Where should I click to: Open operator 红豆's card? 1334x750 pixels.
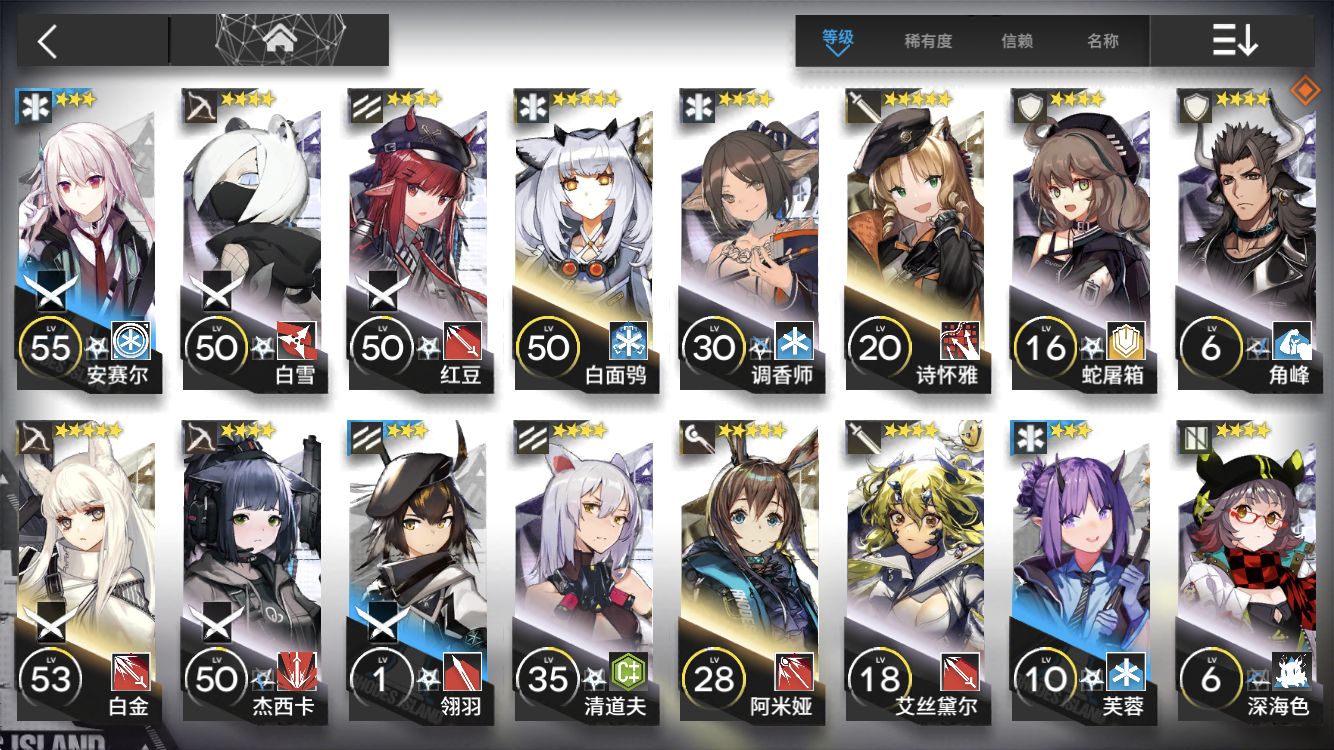(x=418, y=240)
